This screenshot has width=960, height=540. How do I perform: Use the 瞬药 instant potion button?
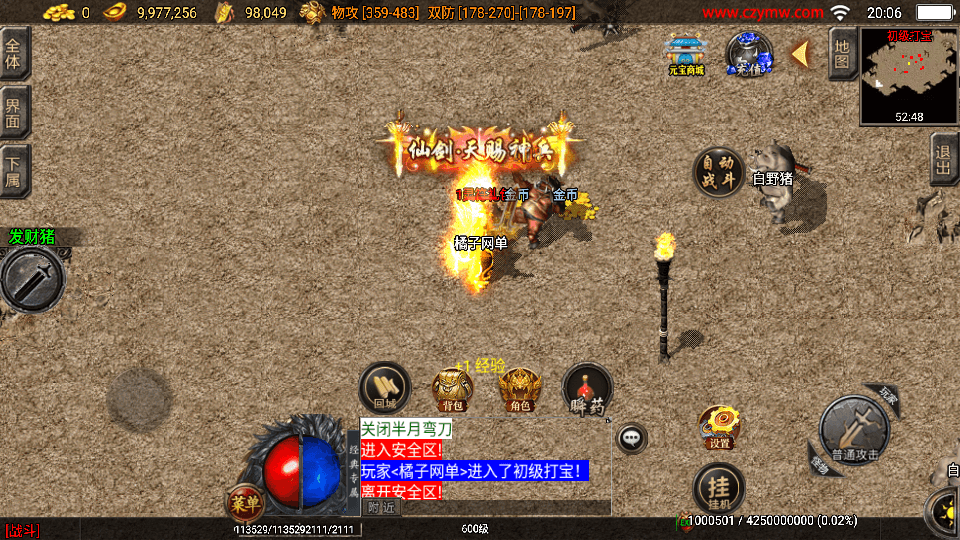pyautogui.click(x=587, y=389)
